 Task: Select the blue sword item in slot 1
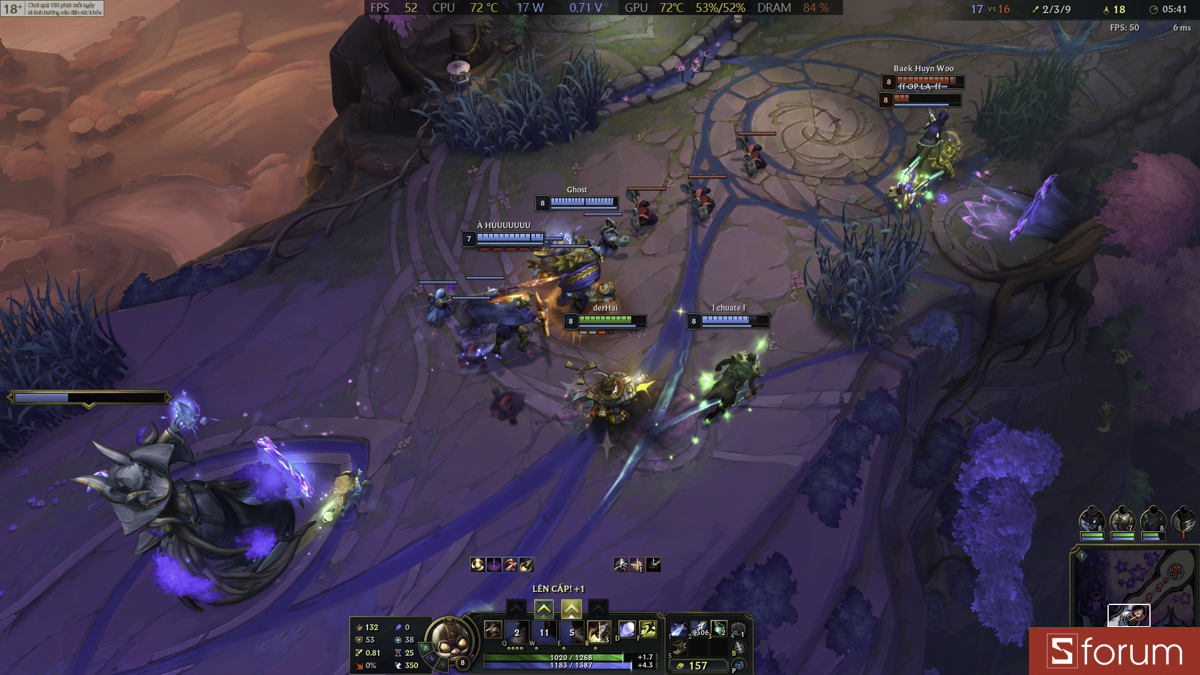click(x=679, y=628)
